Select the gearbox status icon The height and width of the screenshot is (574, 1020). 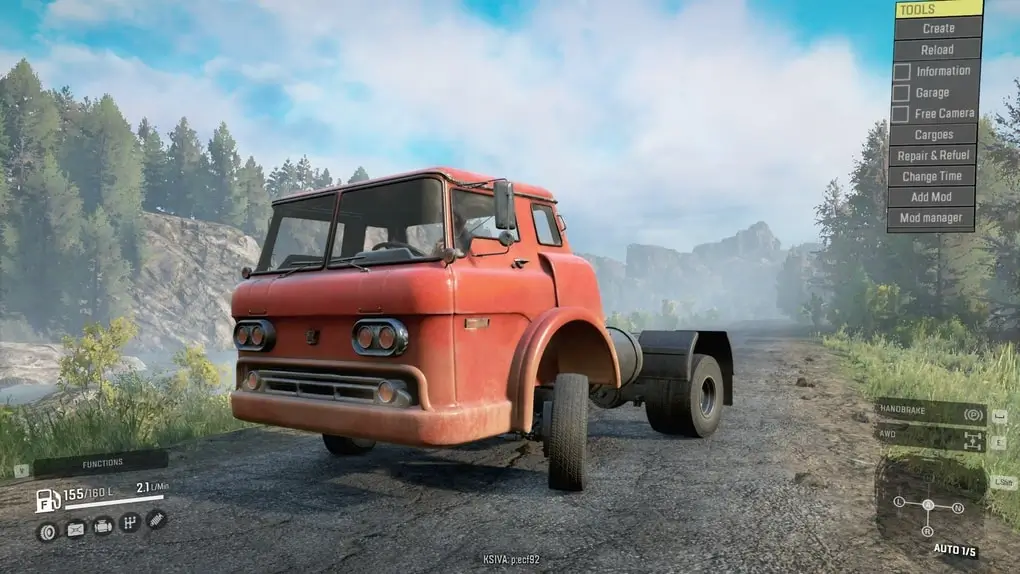(x=129, y=522)
